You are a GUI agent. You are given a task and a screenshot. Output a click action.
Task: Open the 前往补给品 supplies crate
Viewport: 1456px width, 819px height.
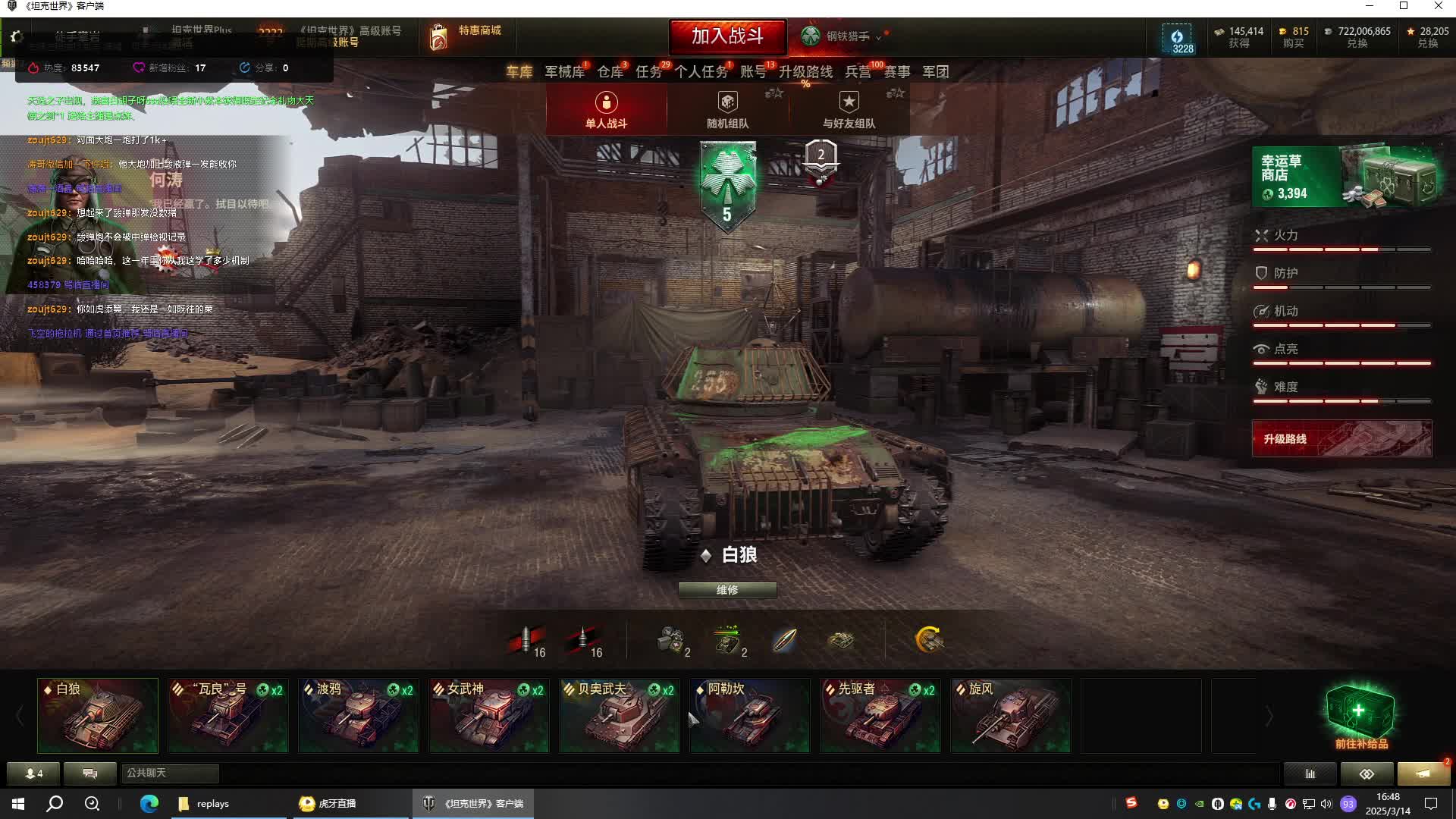(1360, 717)
